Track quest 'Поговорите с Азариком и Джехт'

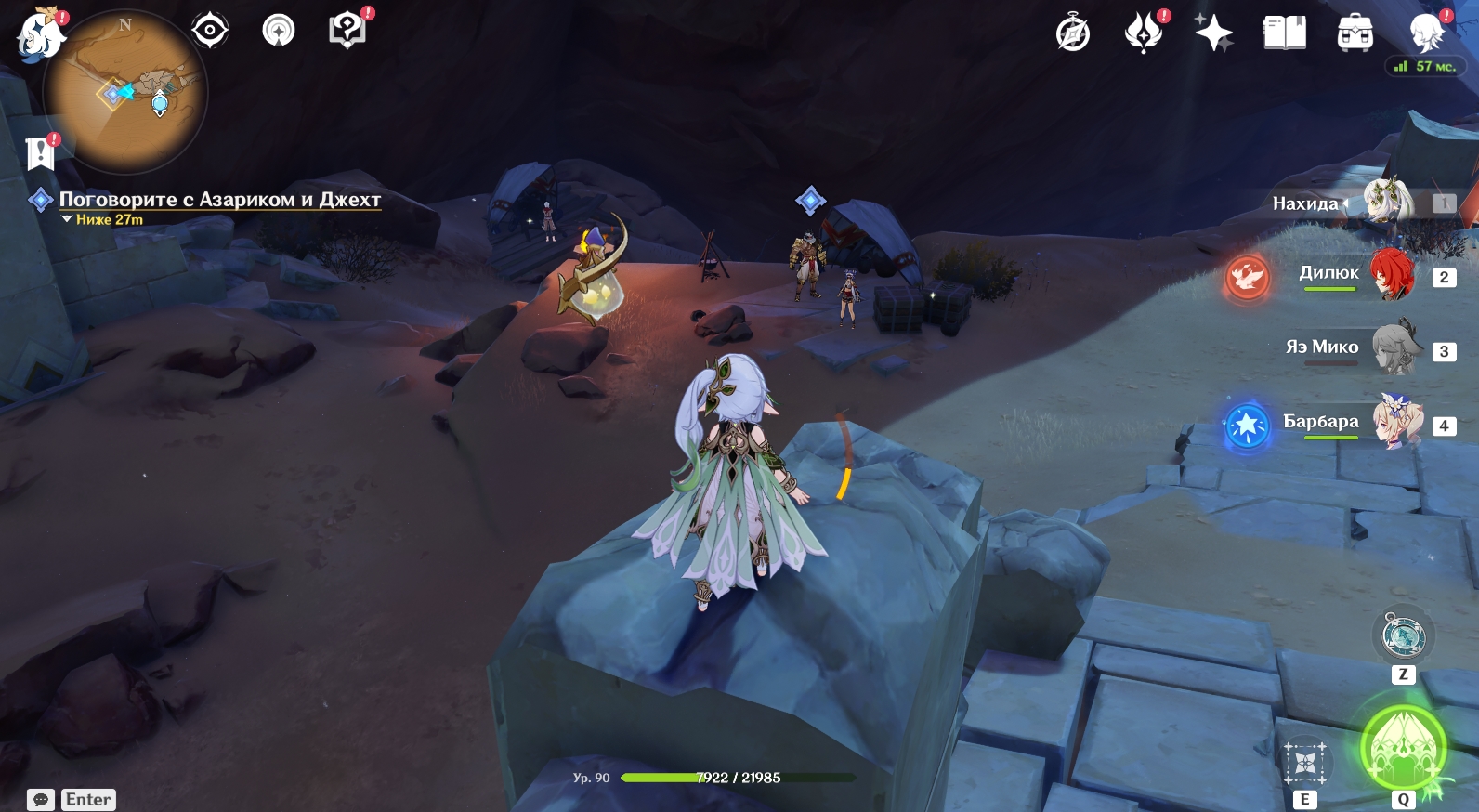[x=219, y=200]
